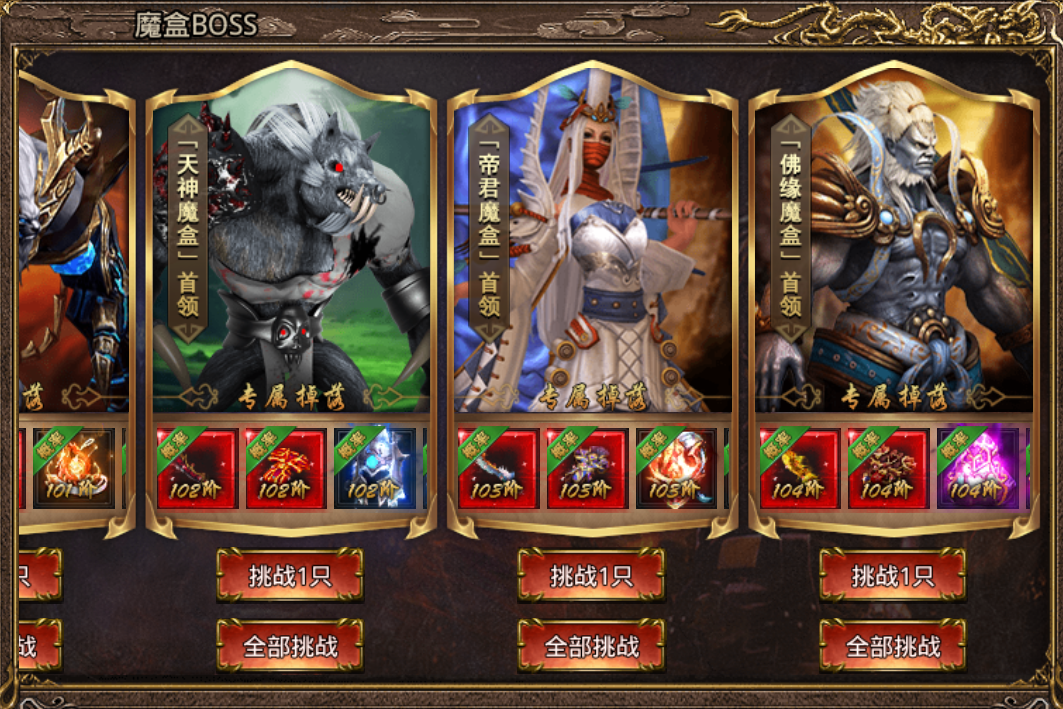Click 全部挑战 under the 帝君魔盒 boss

click(591, 646)
